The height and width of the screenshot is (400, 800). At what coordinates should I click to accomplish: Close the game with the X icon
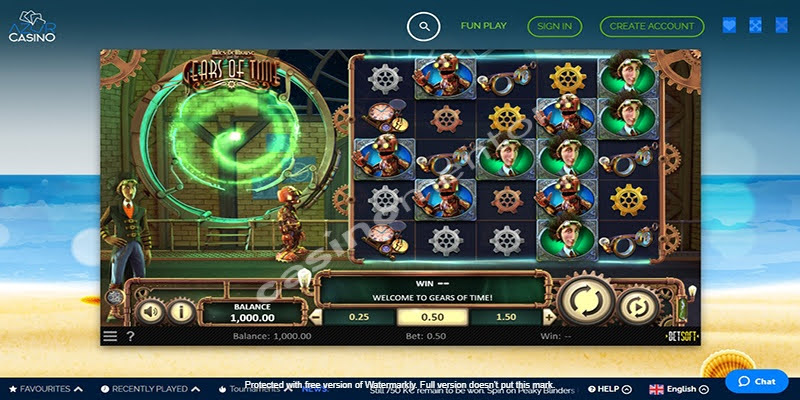click(x=780, y=26)
